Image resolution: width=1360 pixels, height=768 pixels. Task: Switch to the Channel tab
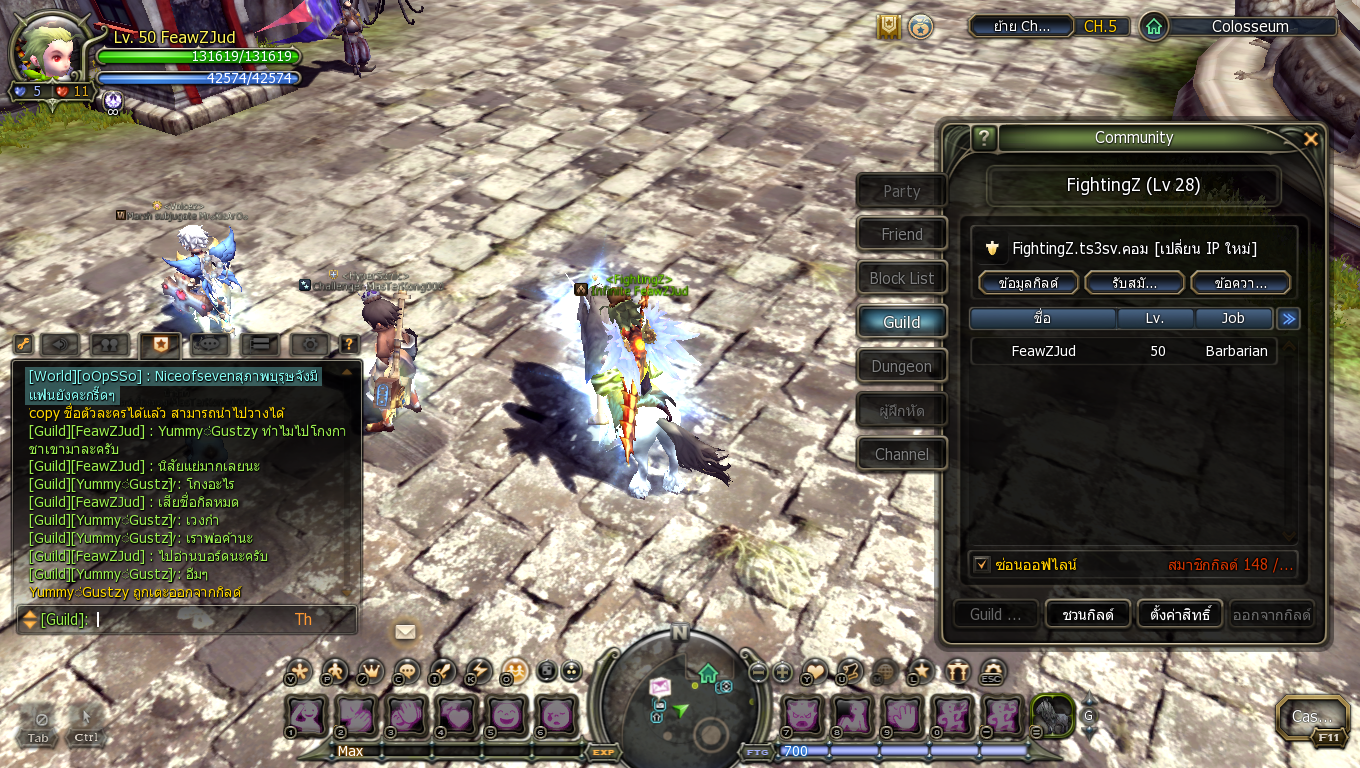click(901, 454)
